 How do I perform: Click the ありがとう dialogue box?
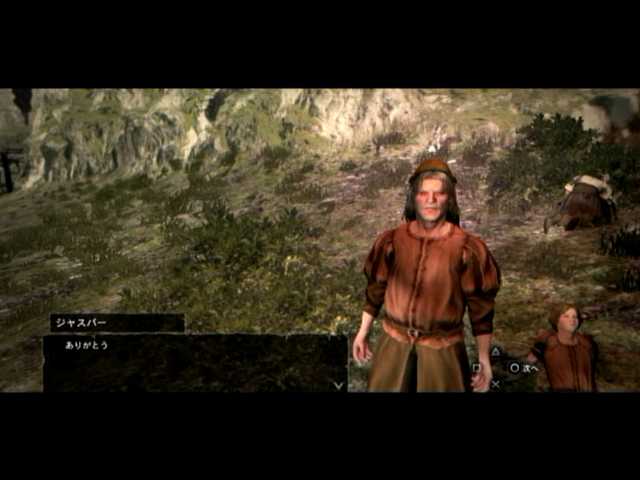tap(195, 362)
